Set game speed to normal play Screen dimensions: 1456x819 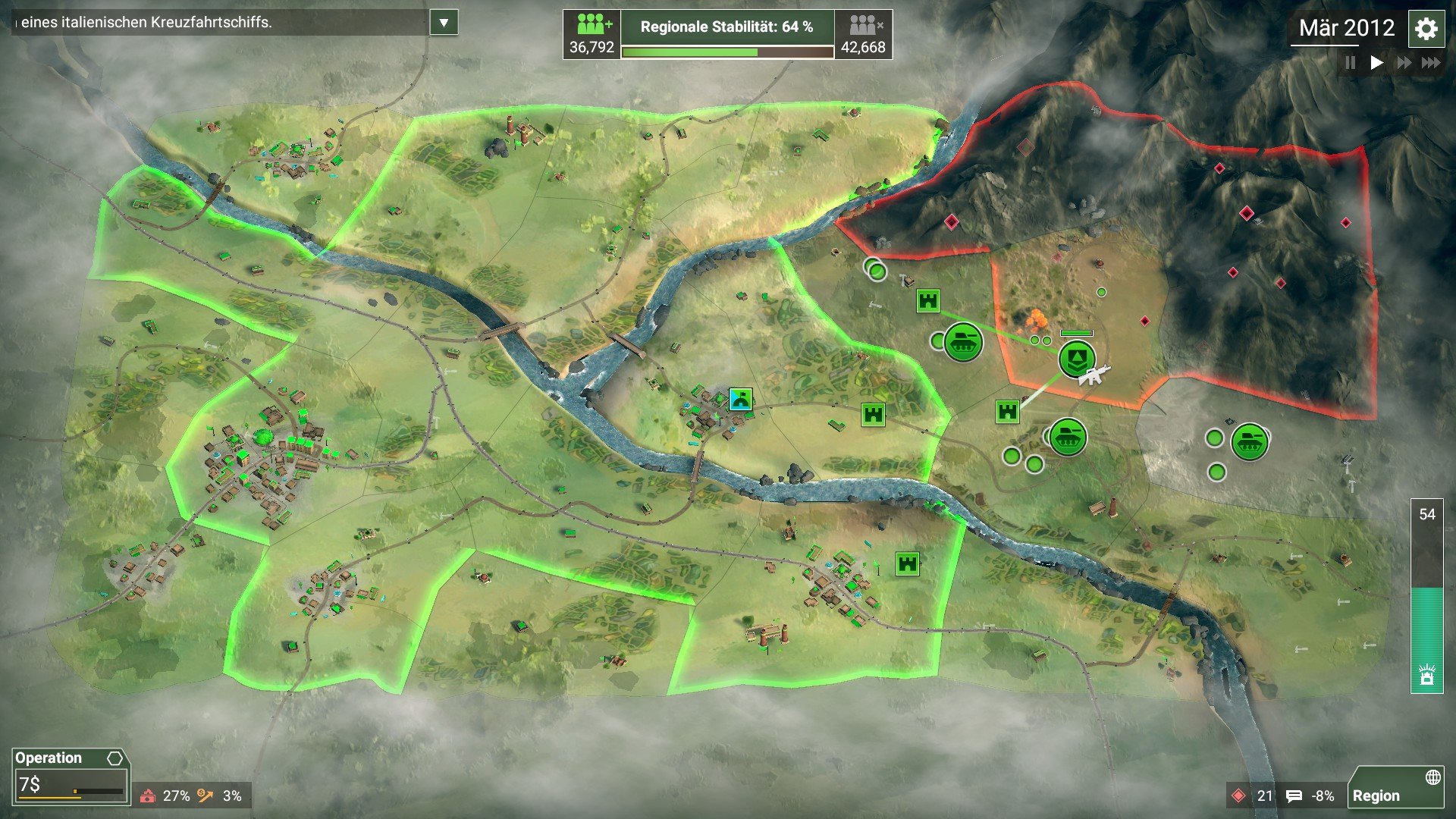(x=1376, y=63)
